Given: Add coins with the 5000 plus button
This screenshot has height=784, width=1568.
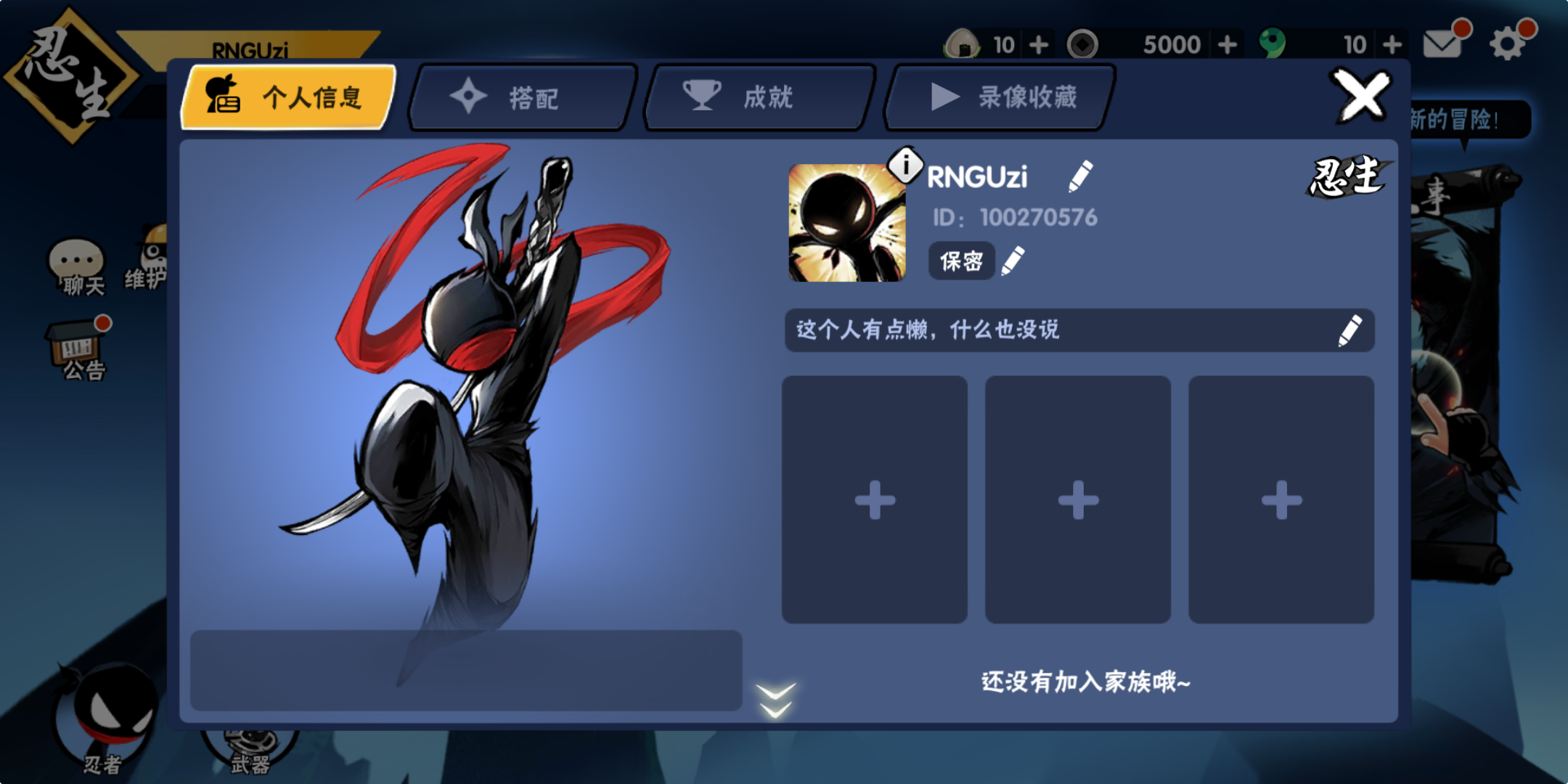Looking at the screenshot, I should [x=1227, y=44].
